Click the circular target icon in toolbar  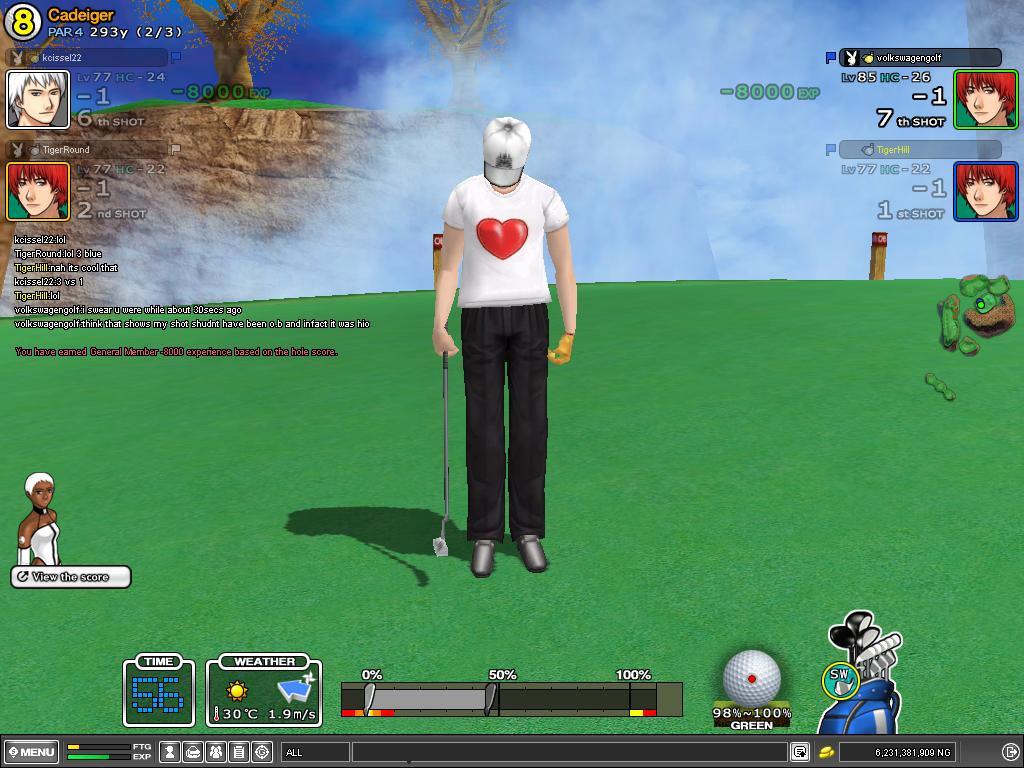tap(262, 752)
